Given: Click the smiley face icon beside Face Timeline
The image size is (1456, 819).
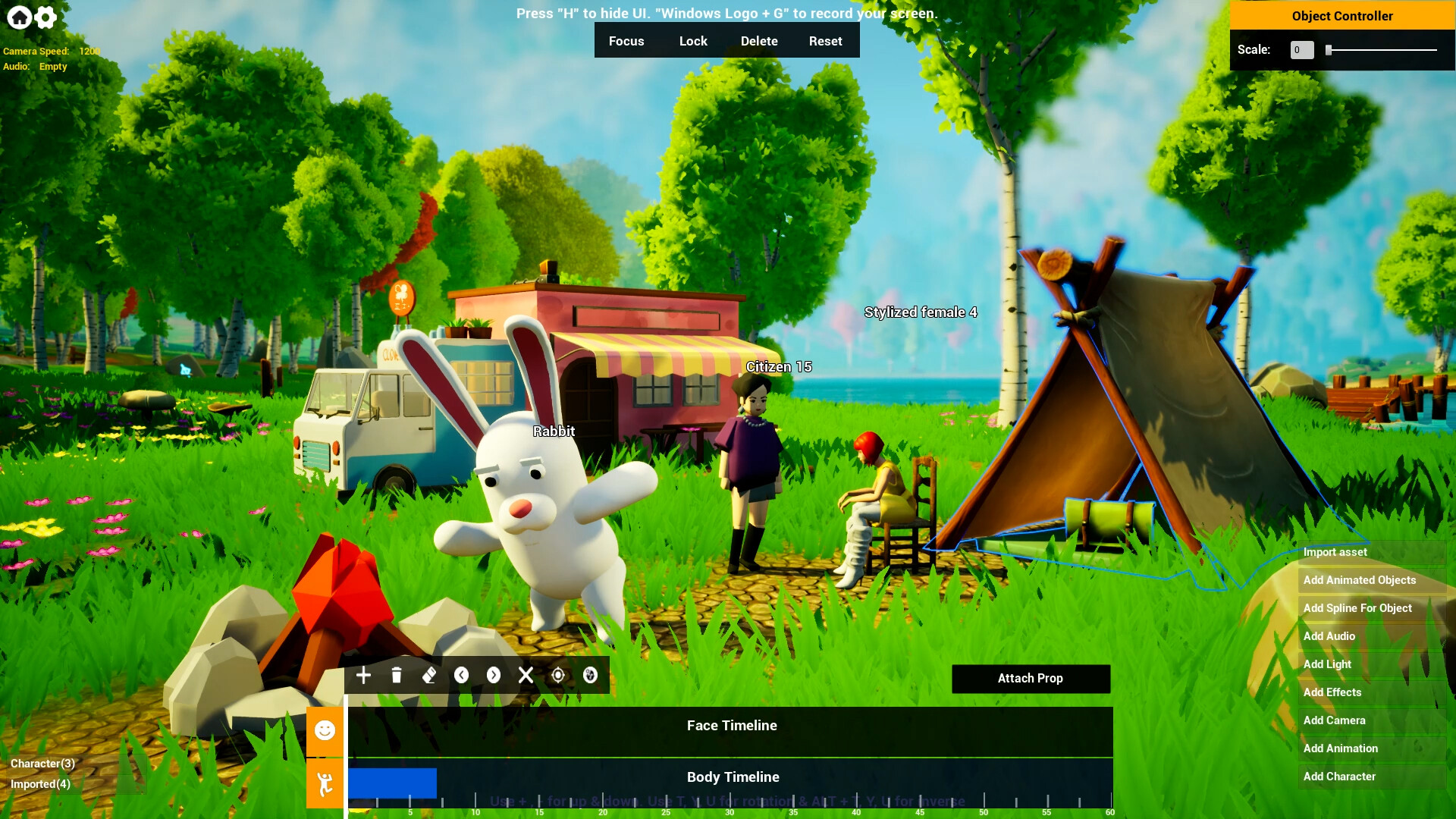Looking at the screenshot, I should coord(325,731).
